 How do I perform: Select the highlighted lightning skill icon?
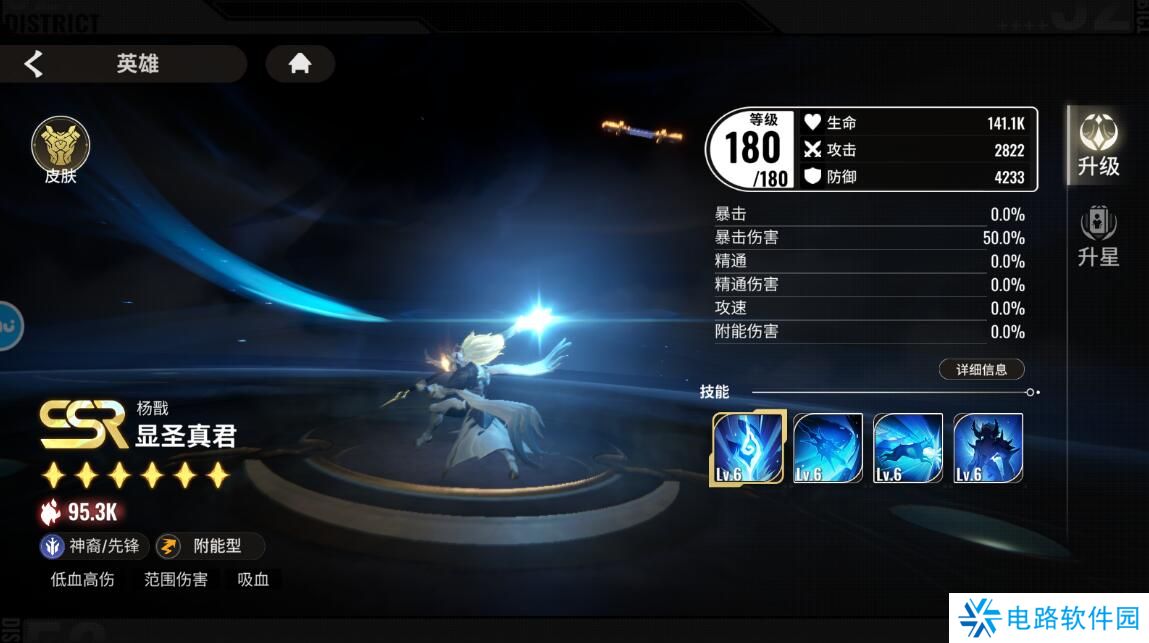747,448
